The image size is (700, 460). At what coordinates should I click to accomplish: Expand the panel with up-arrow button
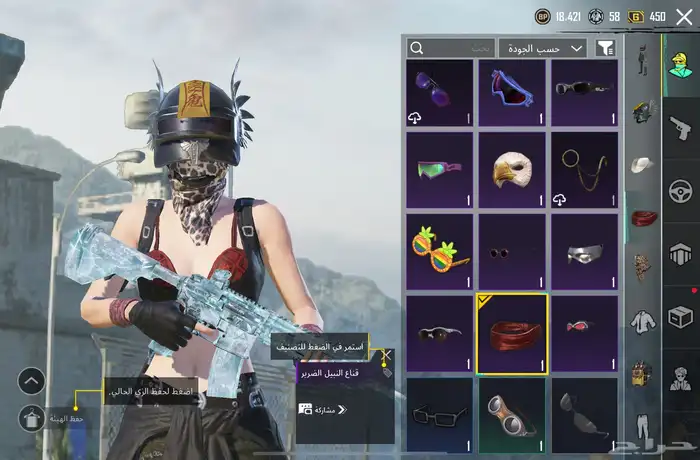point(32,381)
